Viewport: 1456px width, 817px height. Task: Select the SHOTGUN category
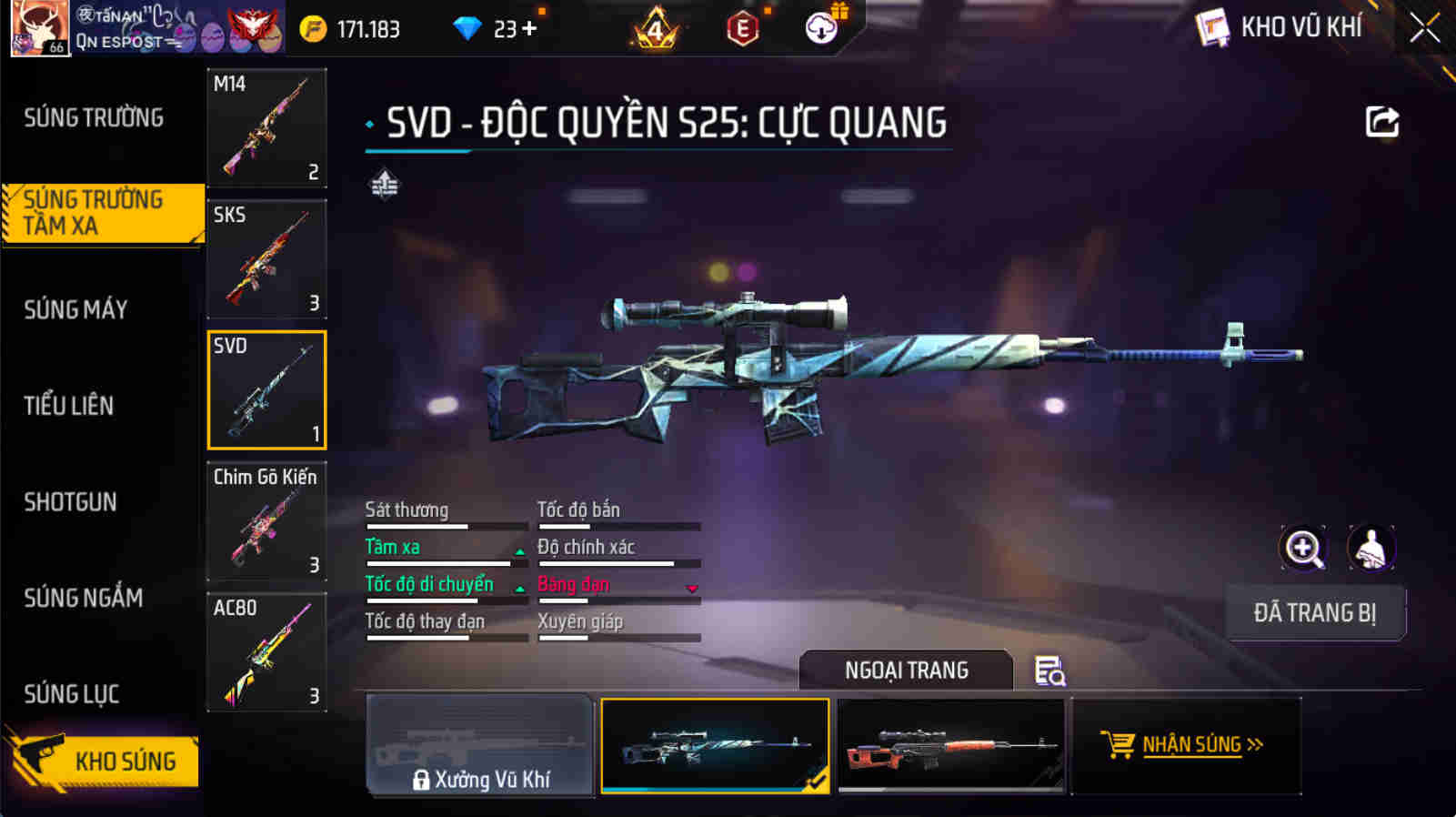[x=71, y=501]
